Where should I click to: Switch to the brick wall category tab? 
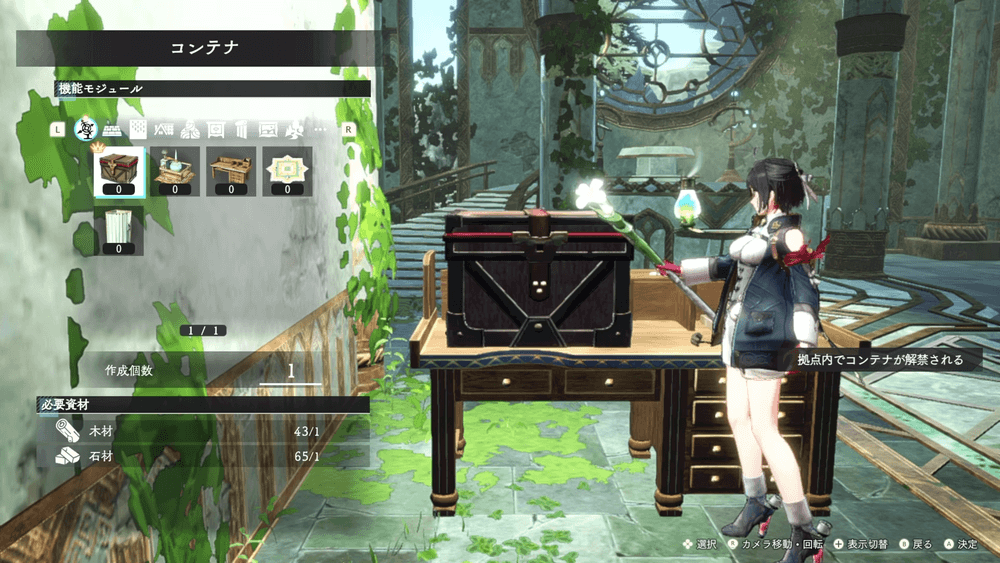coord(112,130)
